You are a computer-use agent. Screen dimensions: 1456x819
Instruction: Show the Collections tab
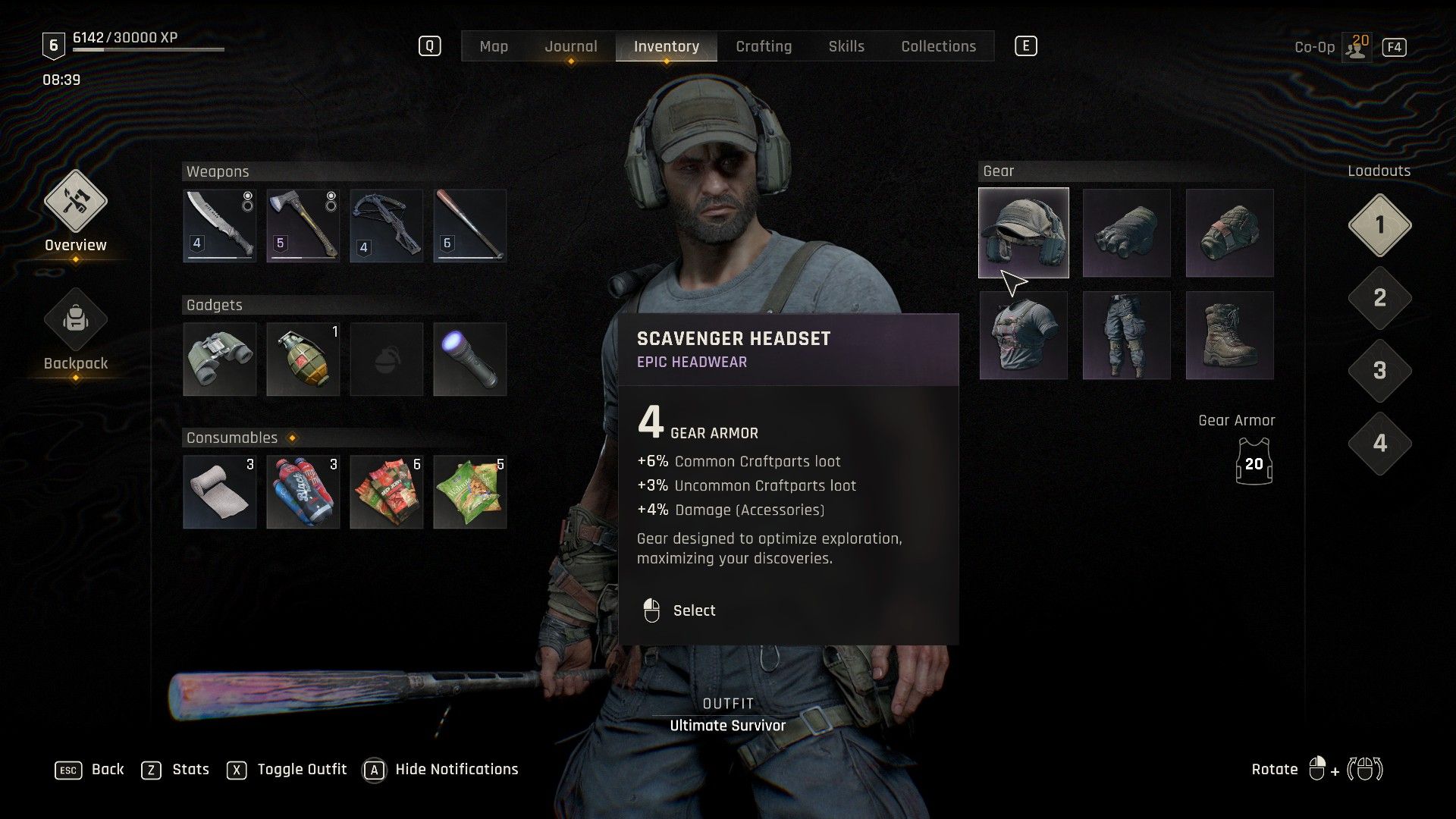(938, 46)
